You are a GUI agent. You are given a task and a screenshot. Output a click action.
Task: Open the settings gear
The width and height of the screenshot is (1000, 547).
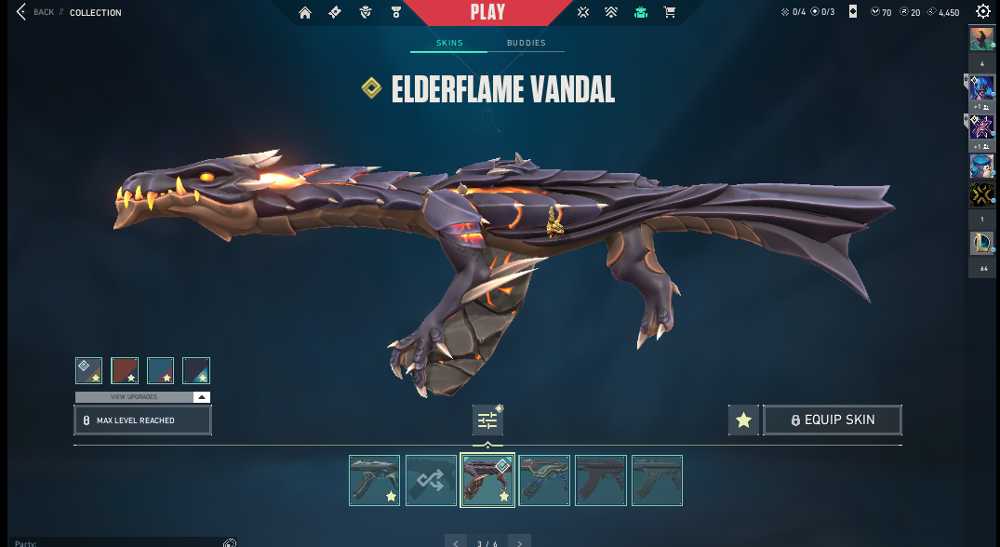(983, 12)
